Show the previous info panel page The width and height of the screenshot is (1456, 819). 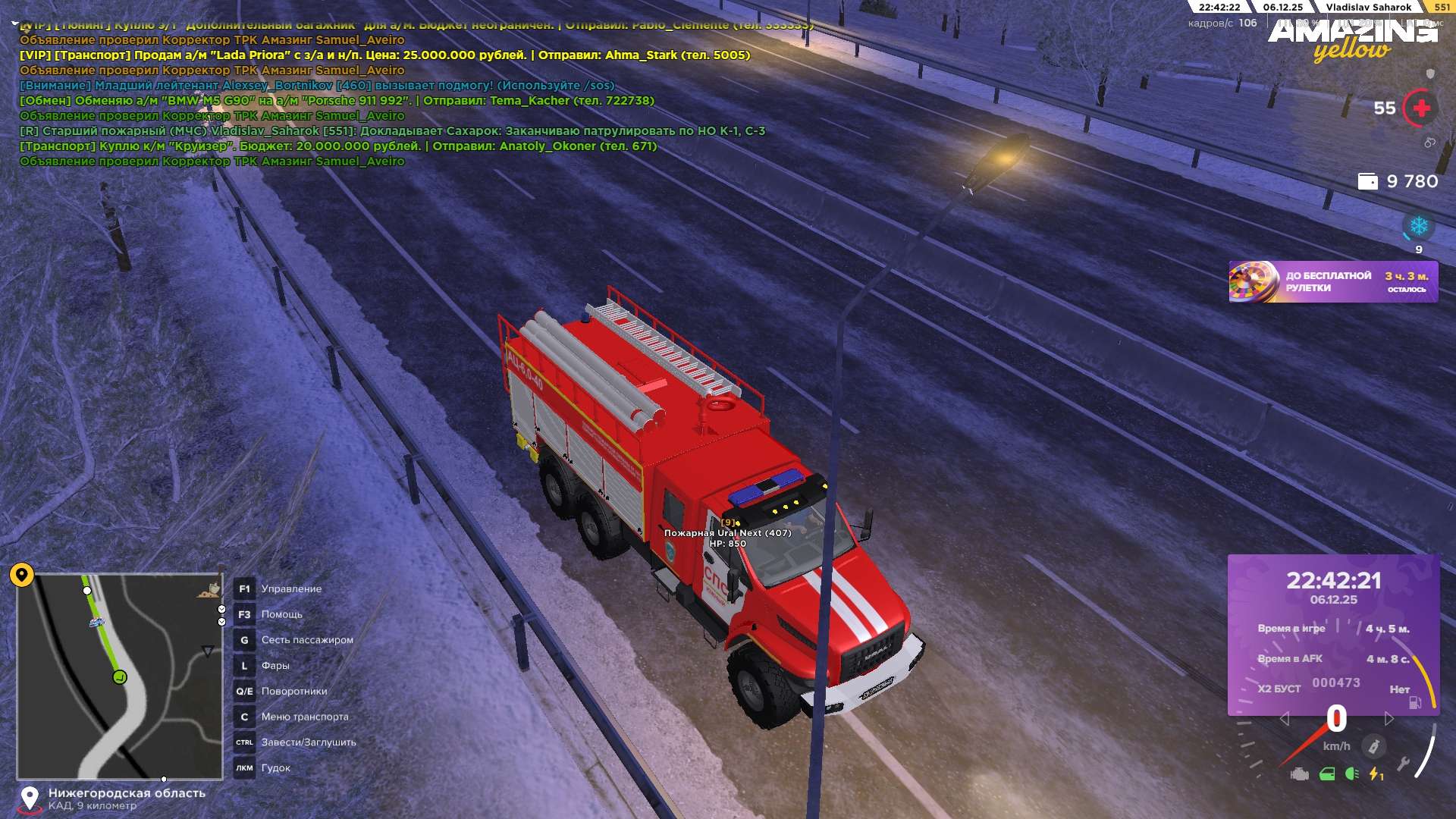(x=1284, y=718)
